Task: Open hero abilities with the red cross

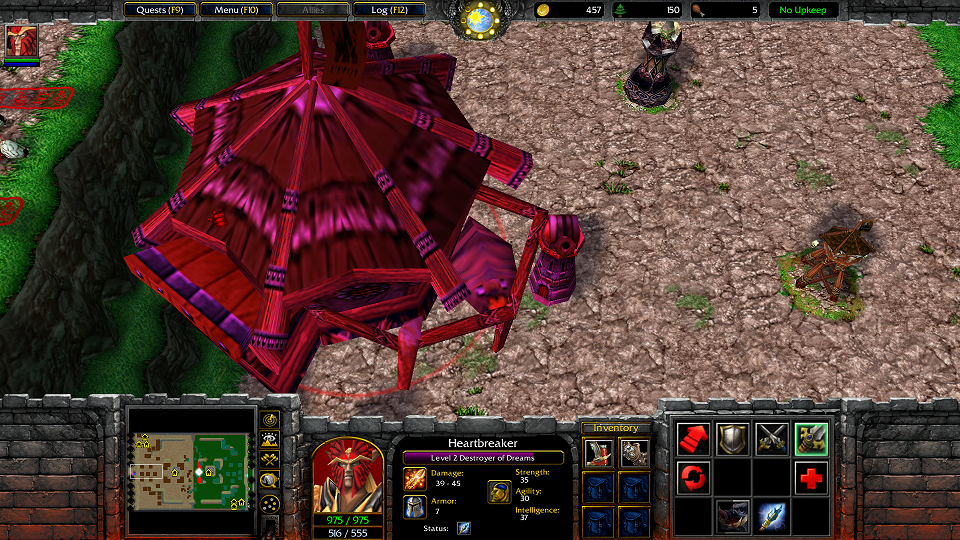Action: [811, 477]
